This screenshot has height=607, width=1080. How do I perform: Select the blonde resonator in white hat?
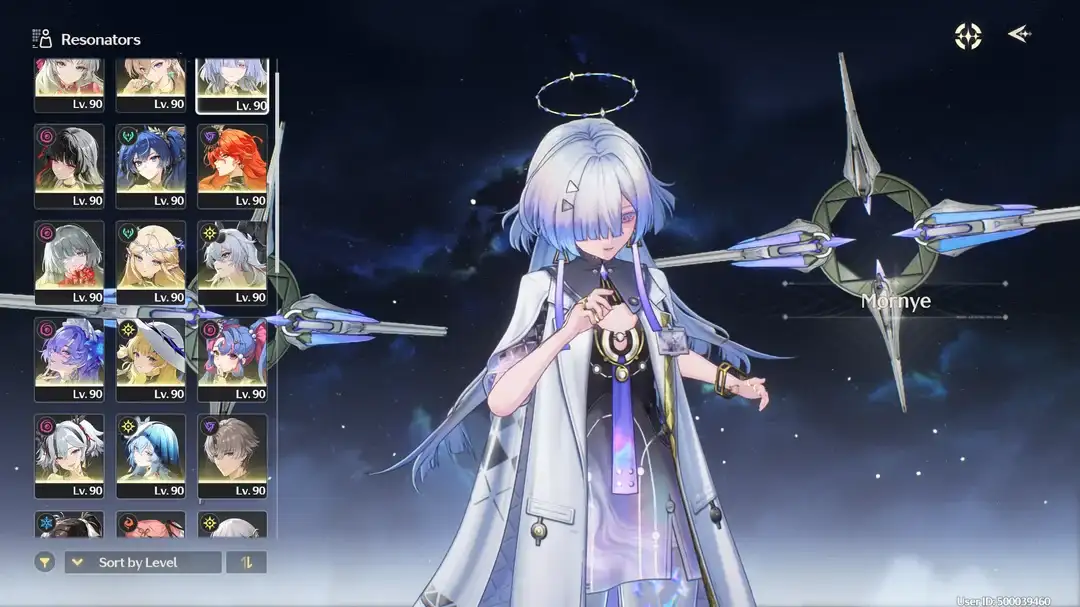[x=151, y=358]
